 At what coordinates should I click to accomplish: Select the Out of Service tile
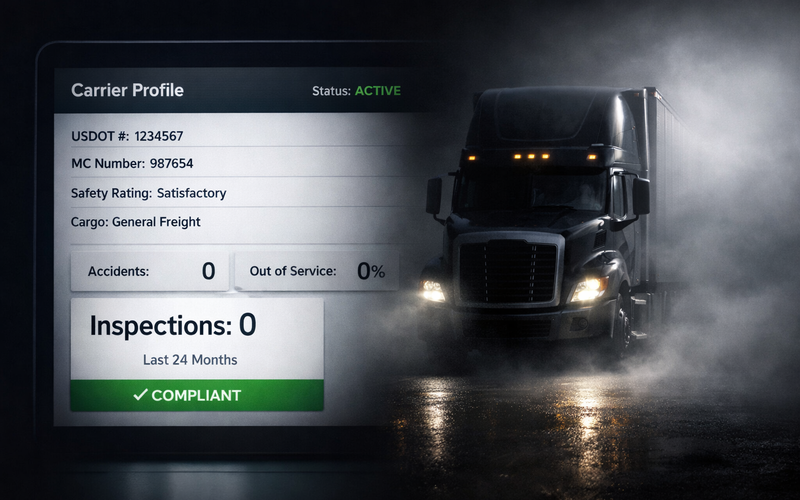point(316,271)
